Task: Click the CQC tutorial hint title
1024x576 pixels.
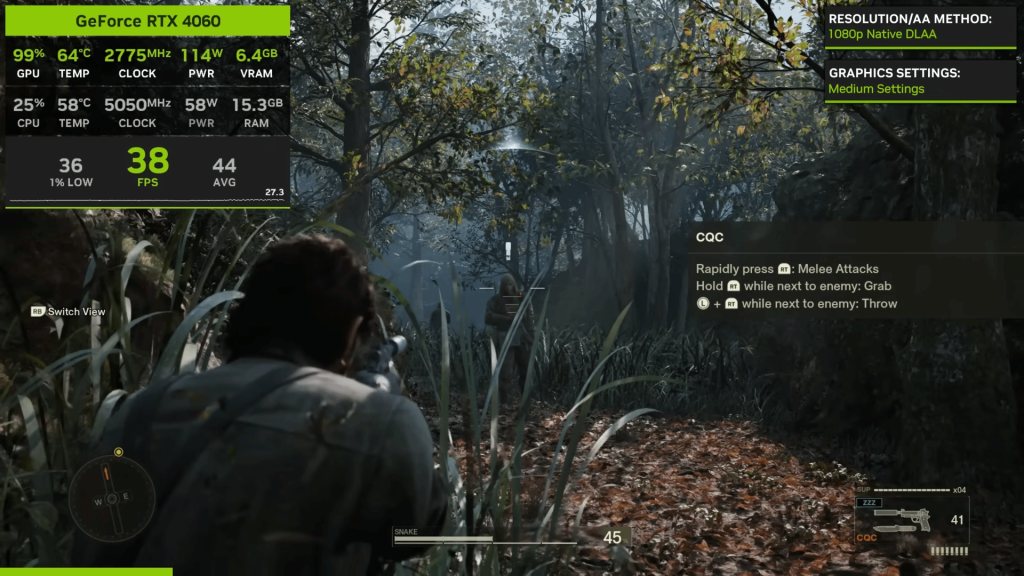Action: (710, 238)
